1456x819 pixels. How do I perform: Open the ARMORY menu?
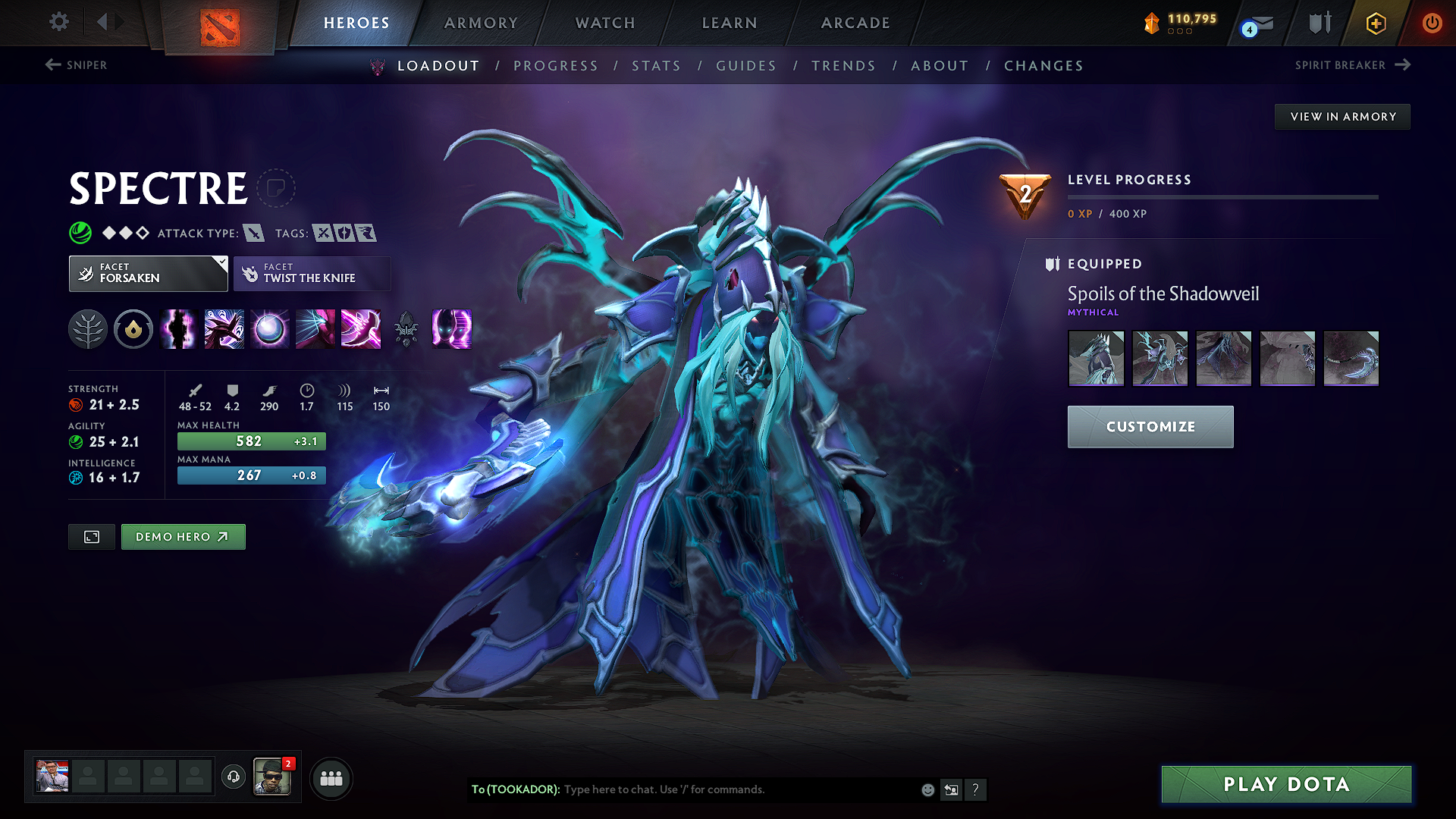click(481, 23)
